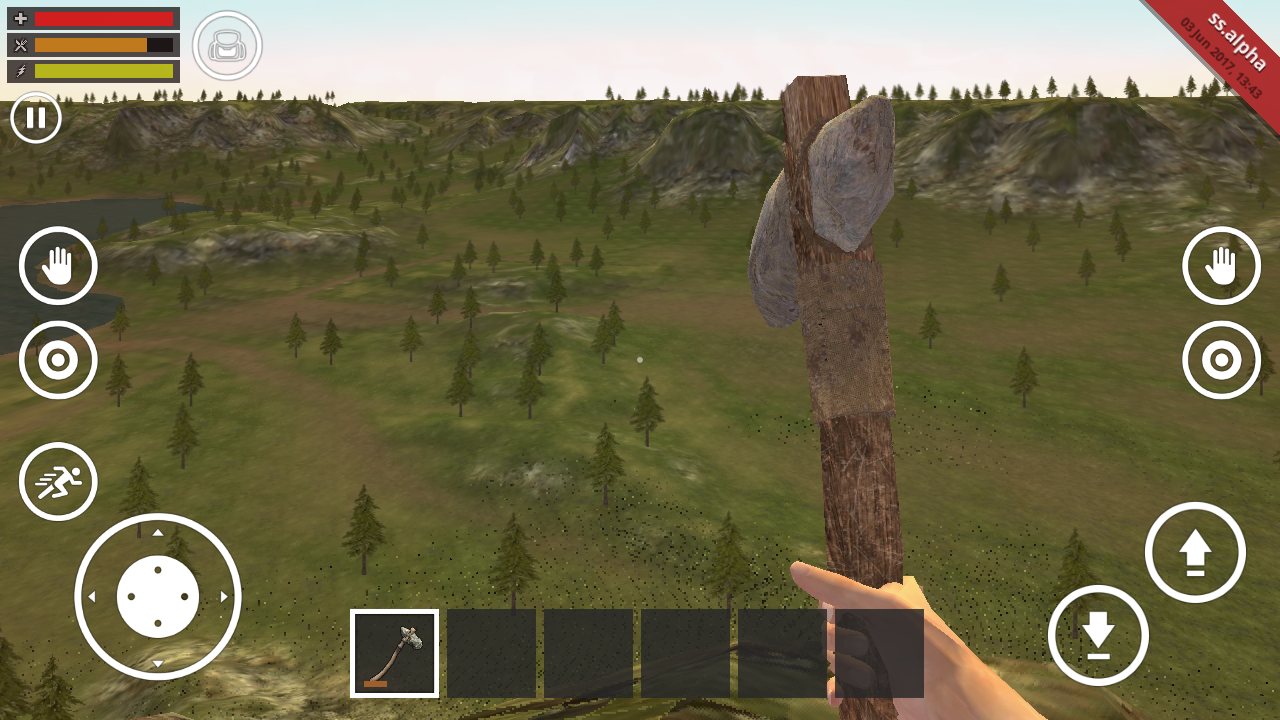Tap the movement joystick knob

click(x=158, y=596)
